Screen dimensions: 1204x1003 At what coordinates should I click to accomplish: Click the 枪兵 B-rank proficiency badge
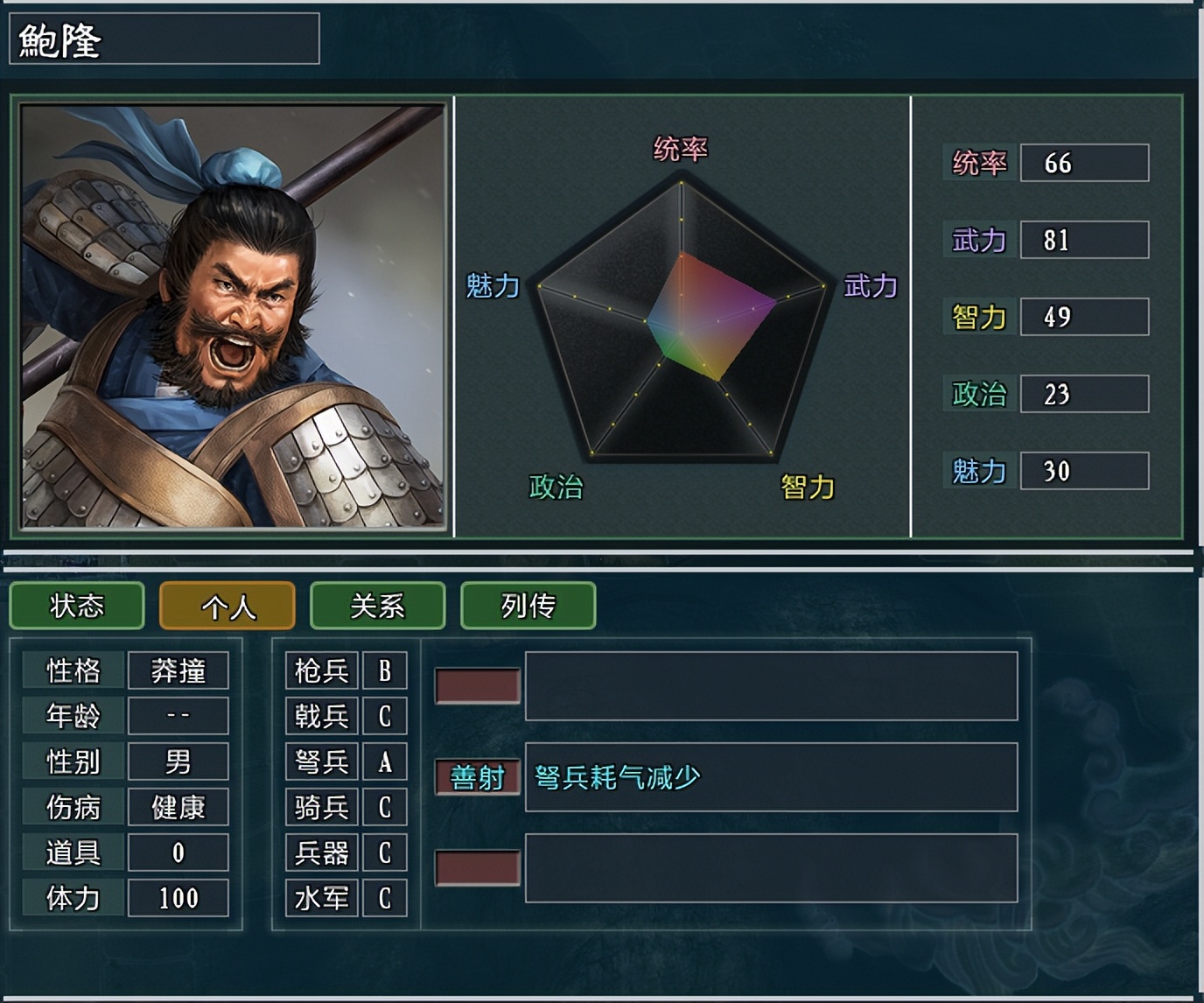tap(385, 670)
